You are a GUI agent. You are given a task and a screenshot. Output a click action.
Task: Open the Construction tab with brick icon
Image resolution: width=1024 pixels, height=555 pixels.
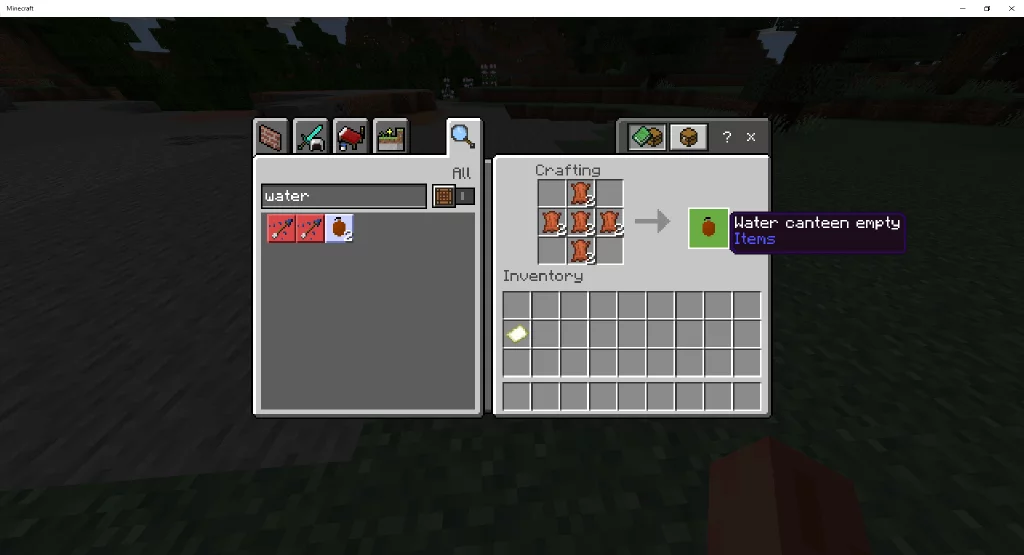point(270,136)
